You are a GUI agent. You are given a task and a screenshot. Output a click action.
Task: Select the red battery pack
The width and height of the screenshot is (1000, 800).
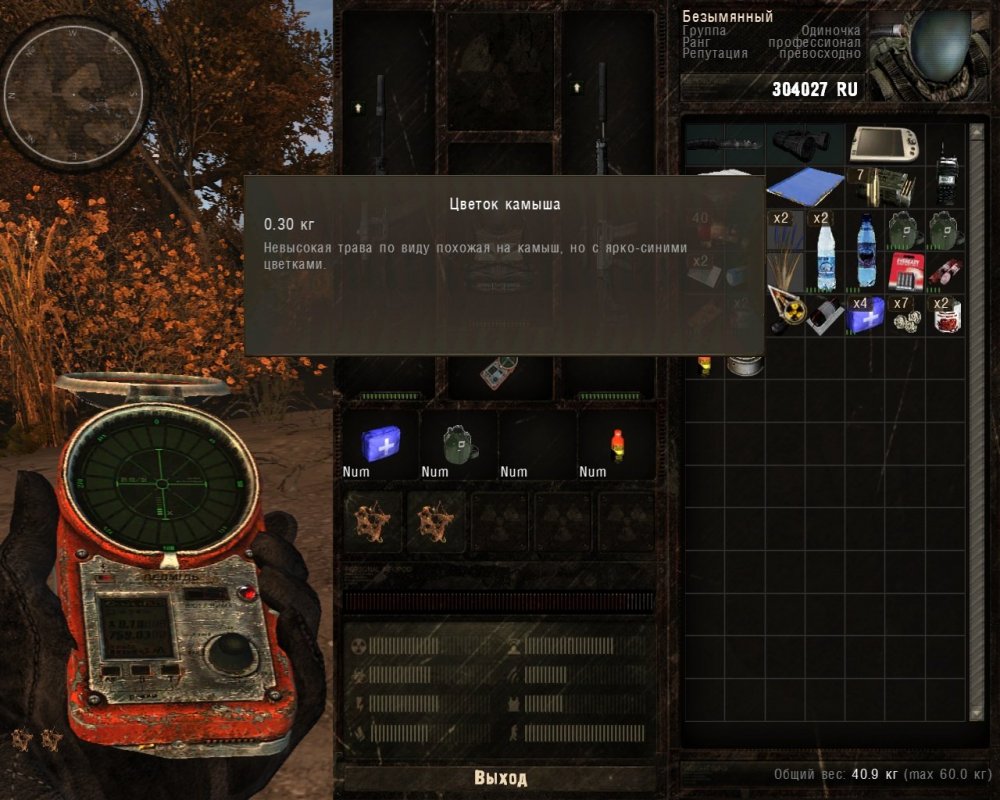click(905, 270)
